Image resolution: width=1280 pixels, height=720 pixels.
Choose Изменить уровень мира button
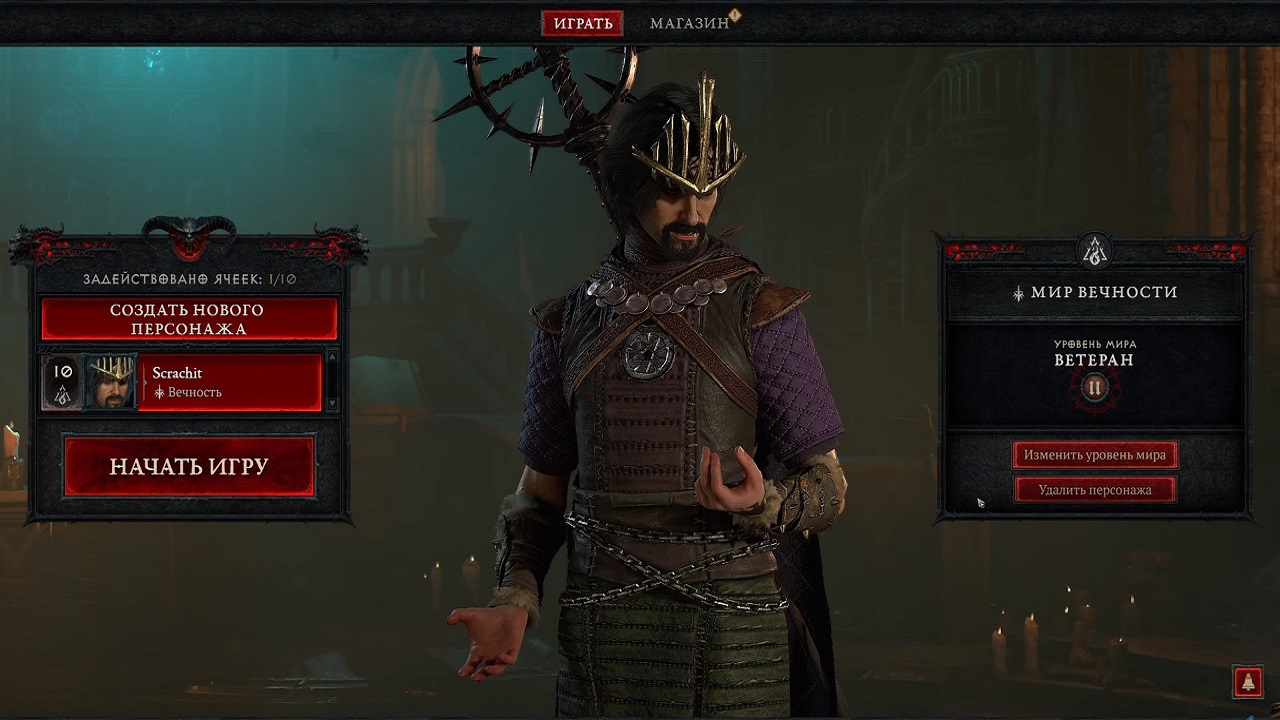coord(1094,455)
